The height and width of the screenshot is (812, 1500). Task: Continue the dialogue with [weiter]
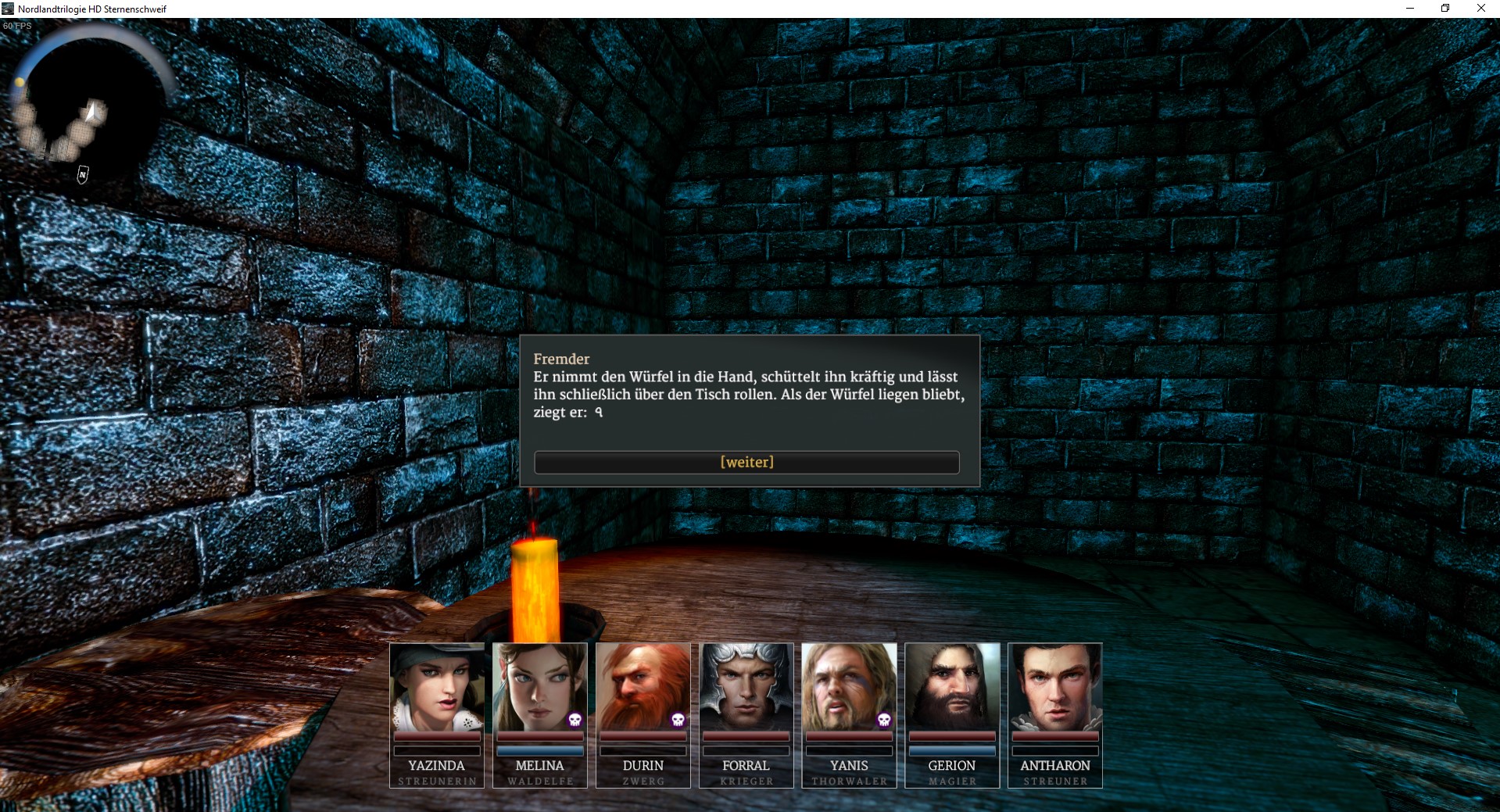[x=746, y=462]
